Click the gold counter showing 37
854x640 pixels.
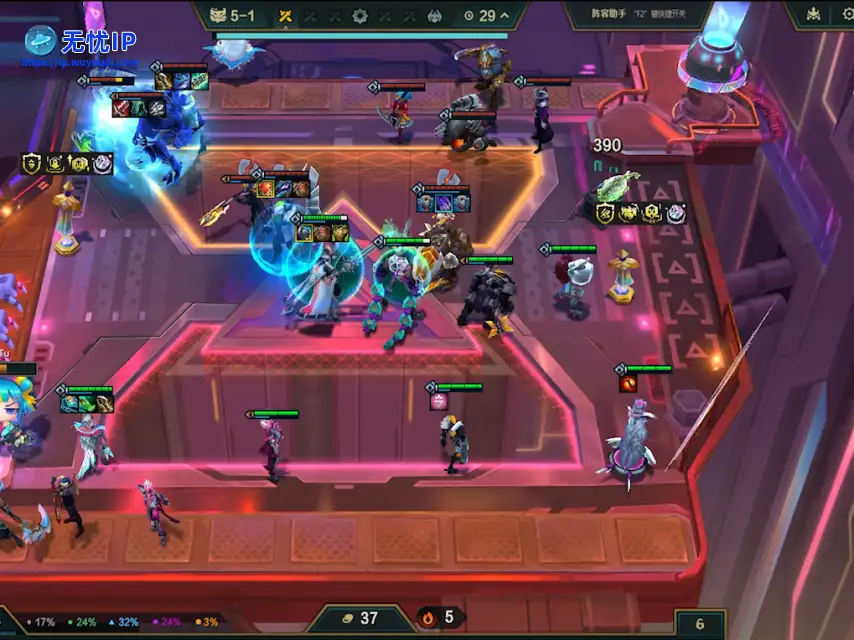360,618
